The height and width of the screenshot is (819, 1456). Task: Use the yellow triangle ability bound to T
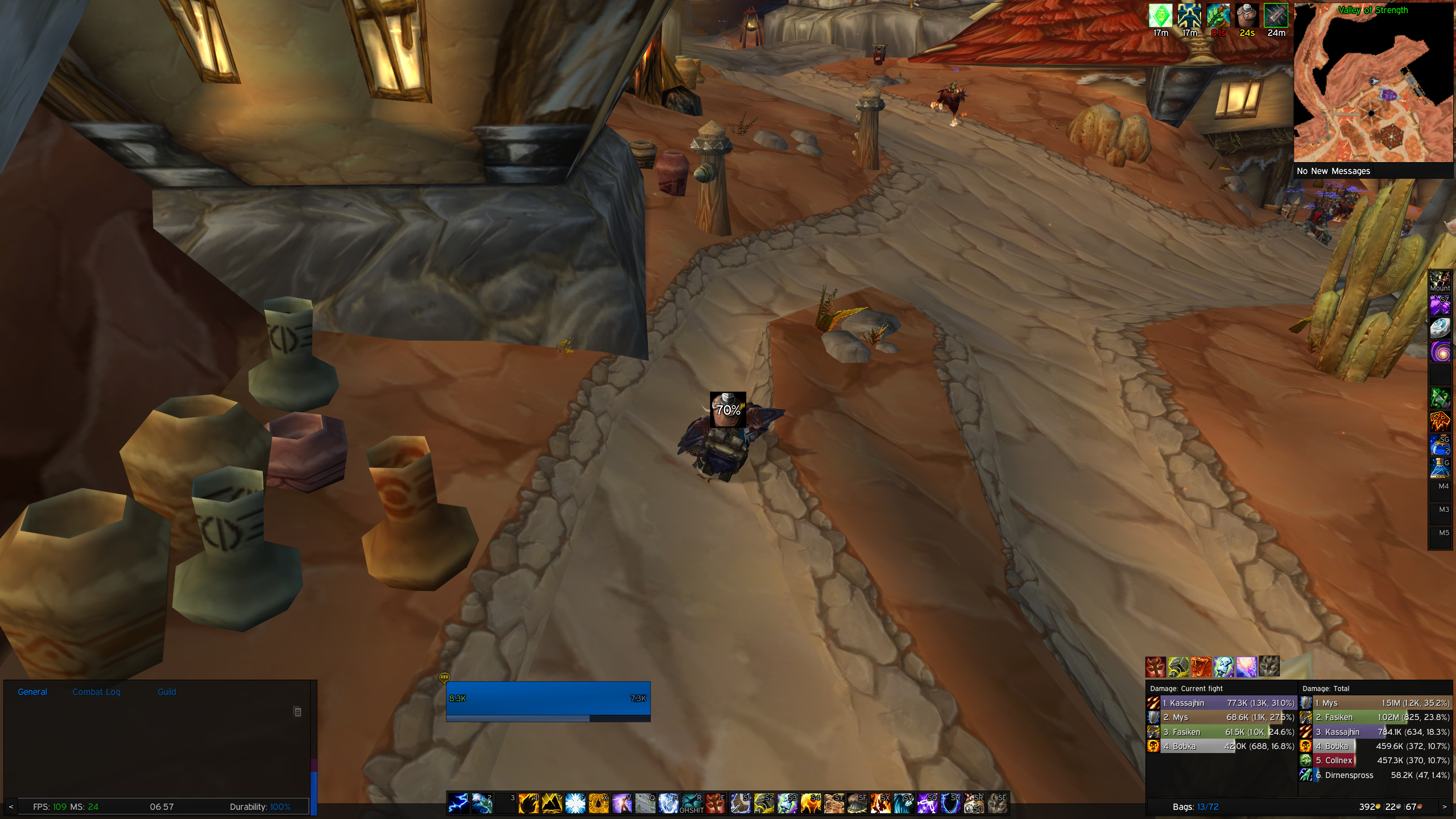pyautogui.click(x=552, y=804)
